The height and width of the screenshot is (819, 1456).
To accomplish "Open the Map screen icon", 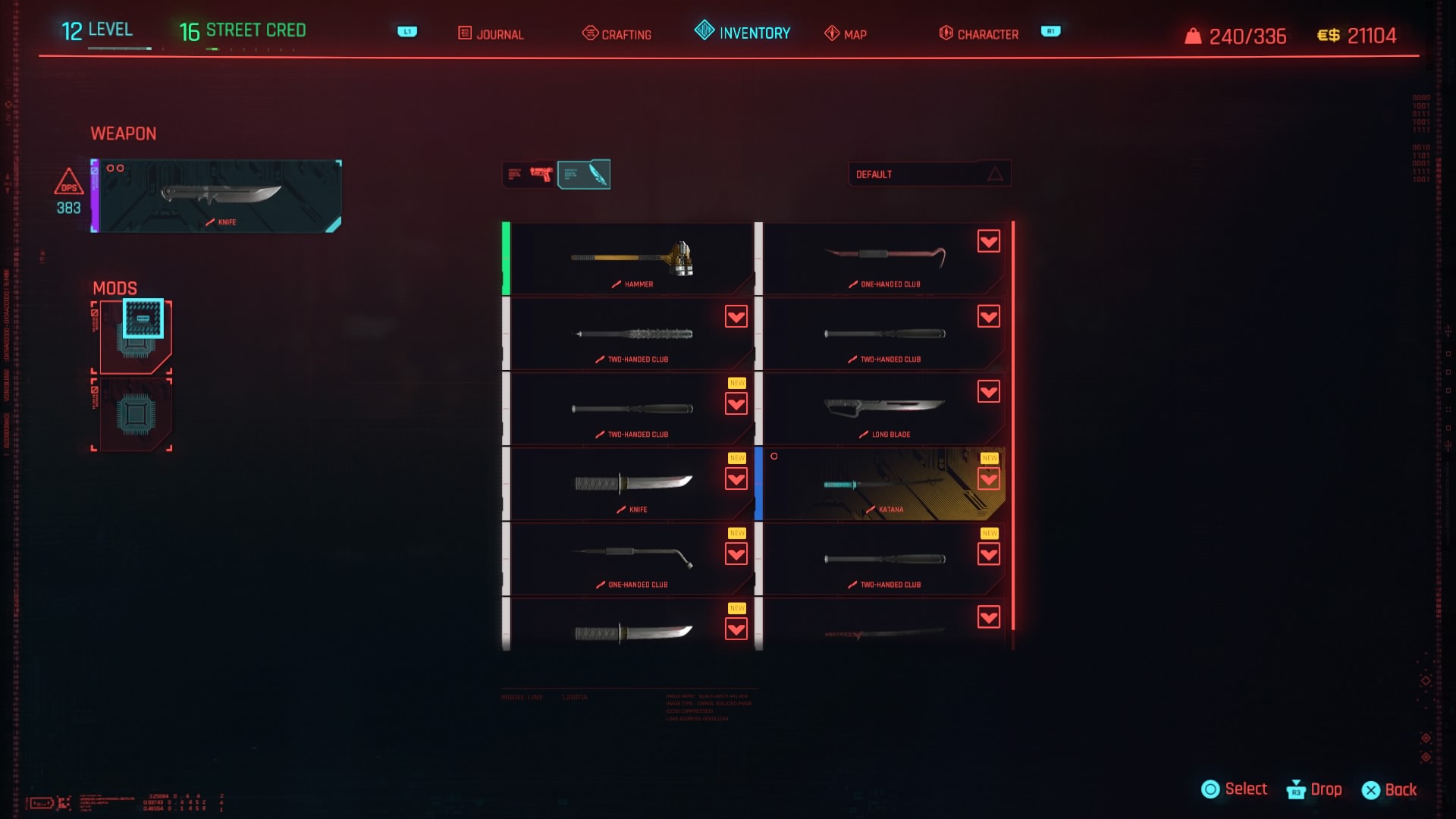I will coord(830,33).
